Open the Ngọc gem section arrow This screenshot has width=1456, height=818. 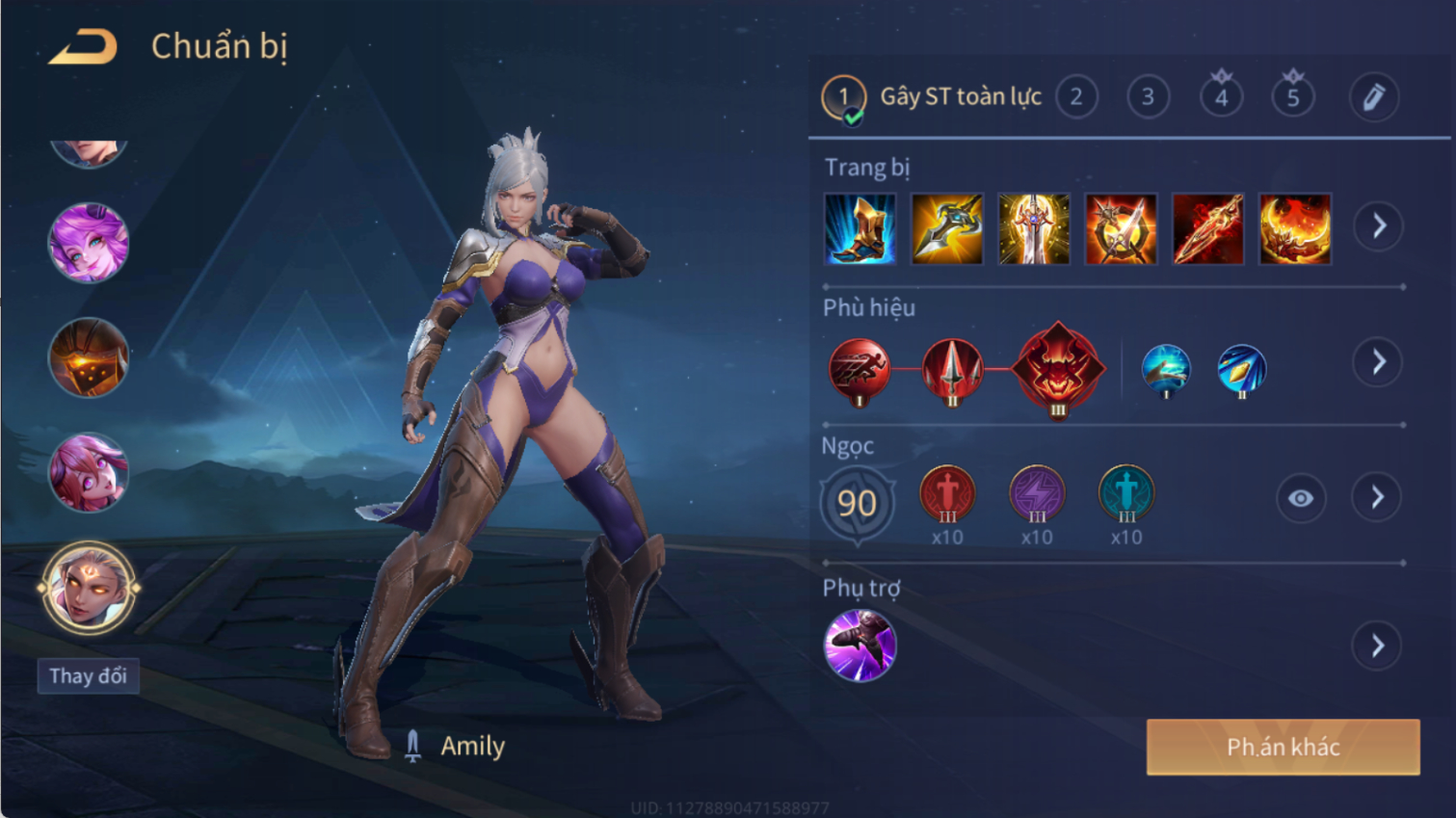pyautogui.click(x=1377, y=497)
